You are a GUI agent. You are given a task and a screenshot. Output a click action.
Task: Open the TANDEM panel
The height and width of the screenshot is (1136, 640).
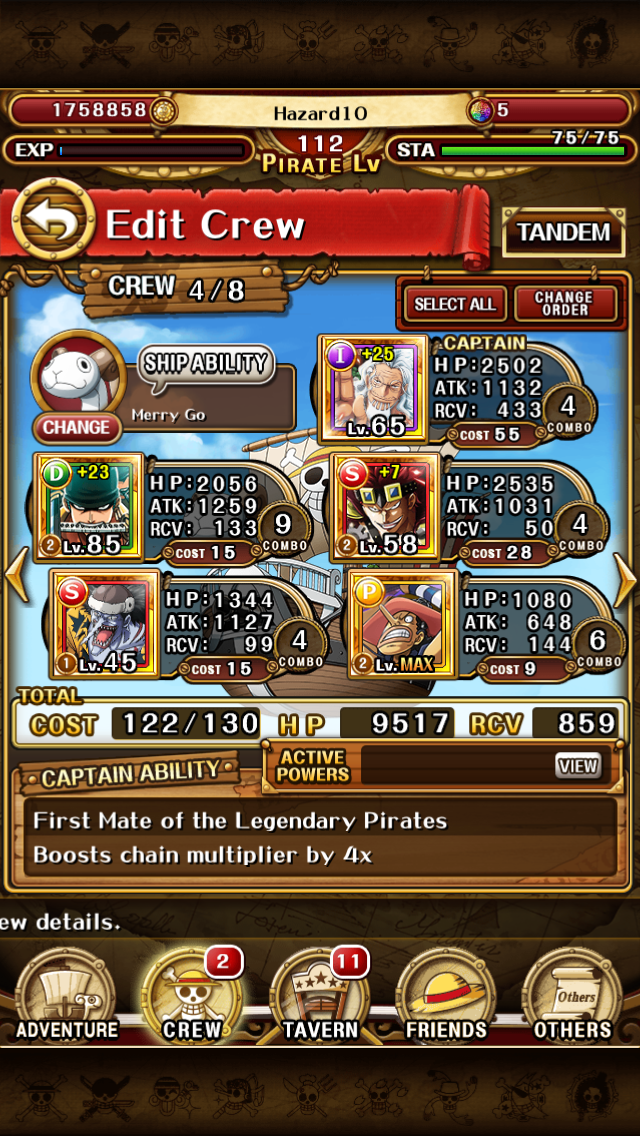[563, 234]
